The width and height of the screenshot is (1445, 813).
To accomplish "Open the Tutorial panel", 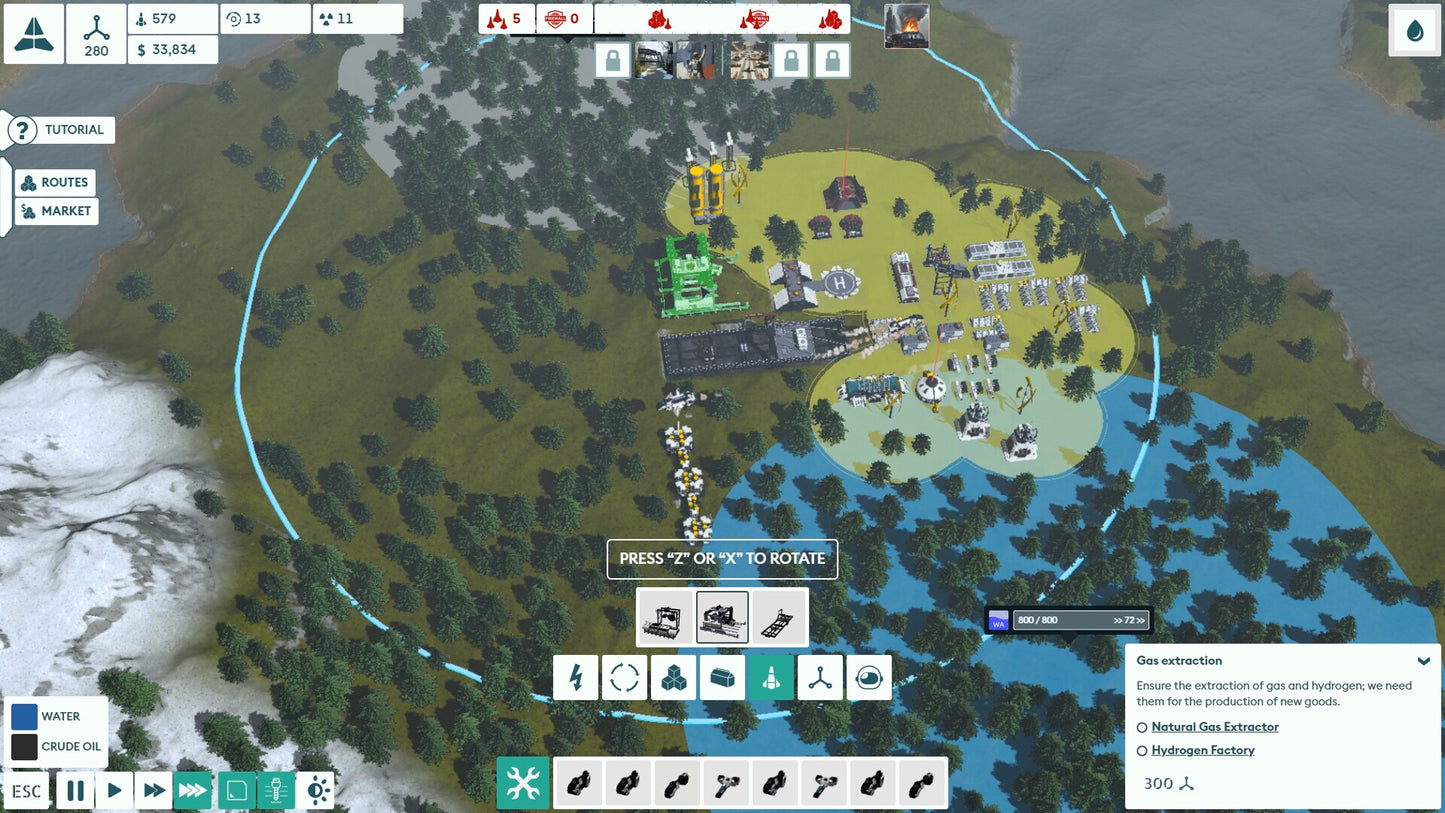I will pos(61,130).
